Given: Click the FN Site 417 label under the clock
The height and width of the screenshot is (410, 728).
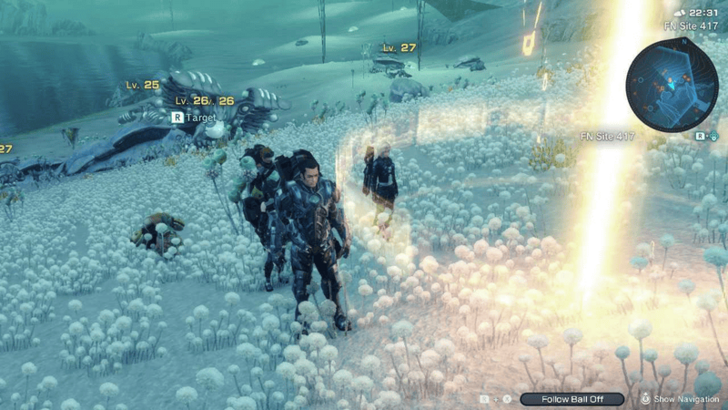Looking at the screenshot, I should coord(692,25).
